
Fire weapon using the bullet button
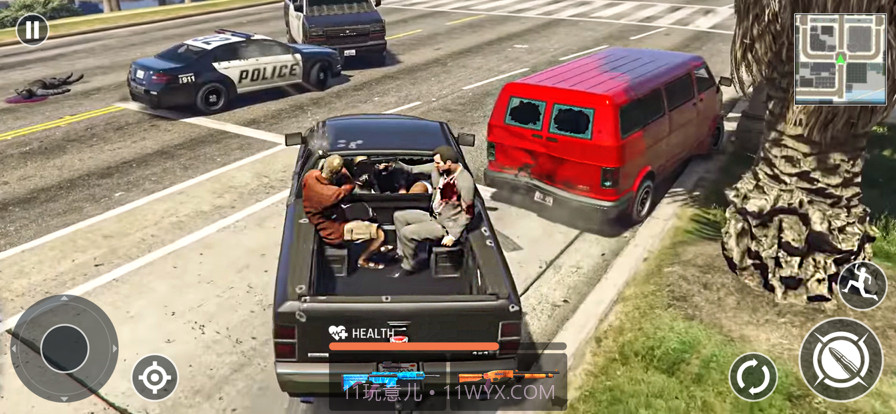click(840, 359)
